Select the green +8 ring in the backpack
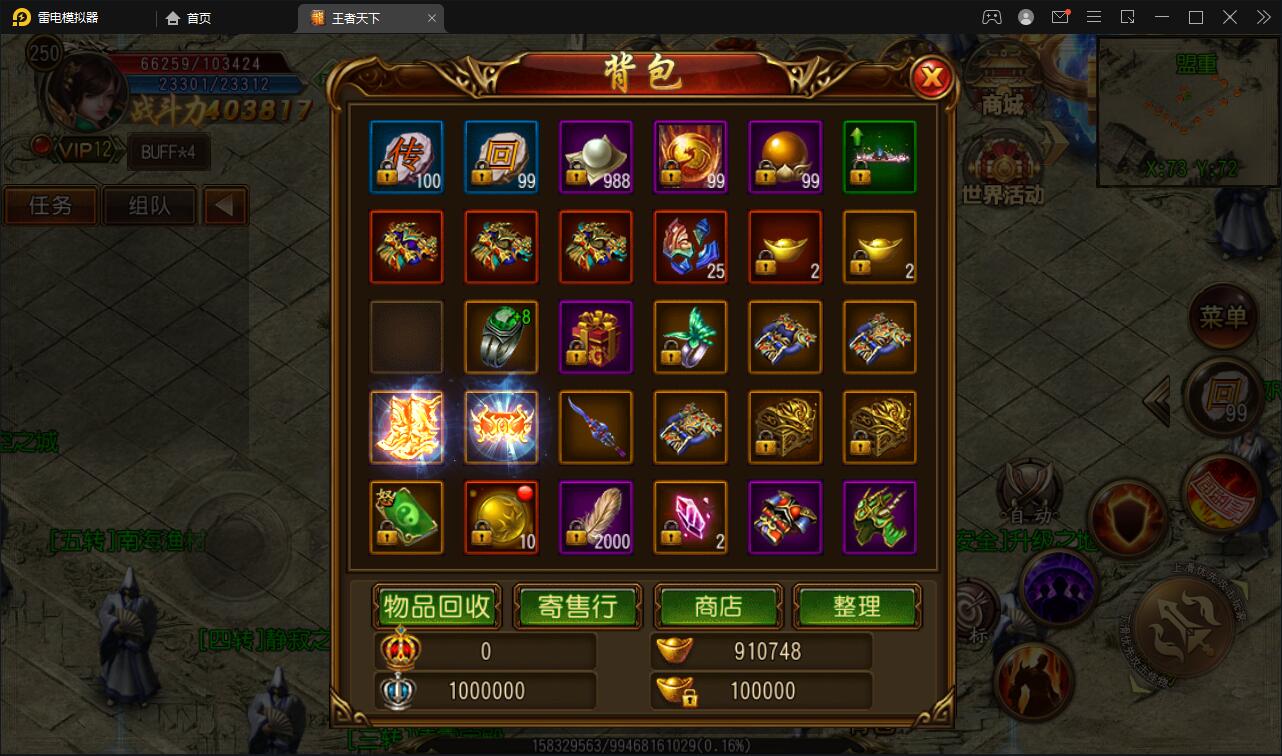Viewport: 1282px width, 756px height. click(501, 337)
